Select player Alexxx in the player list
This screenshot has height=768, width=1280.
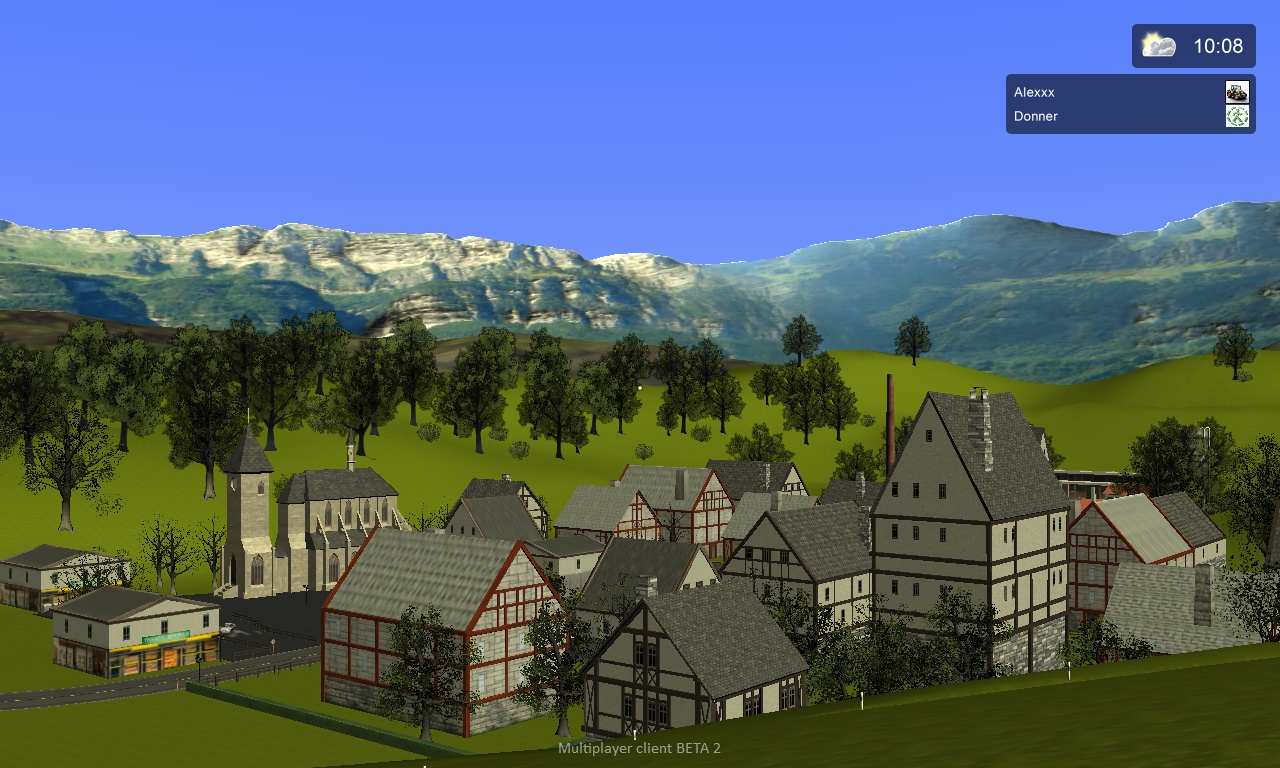(1034, 92)
